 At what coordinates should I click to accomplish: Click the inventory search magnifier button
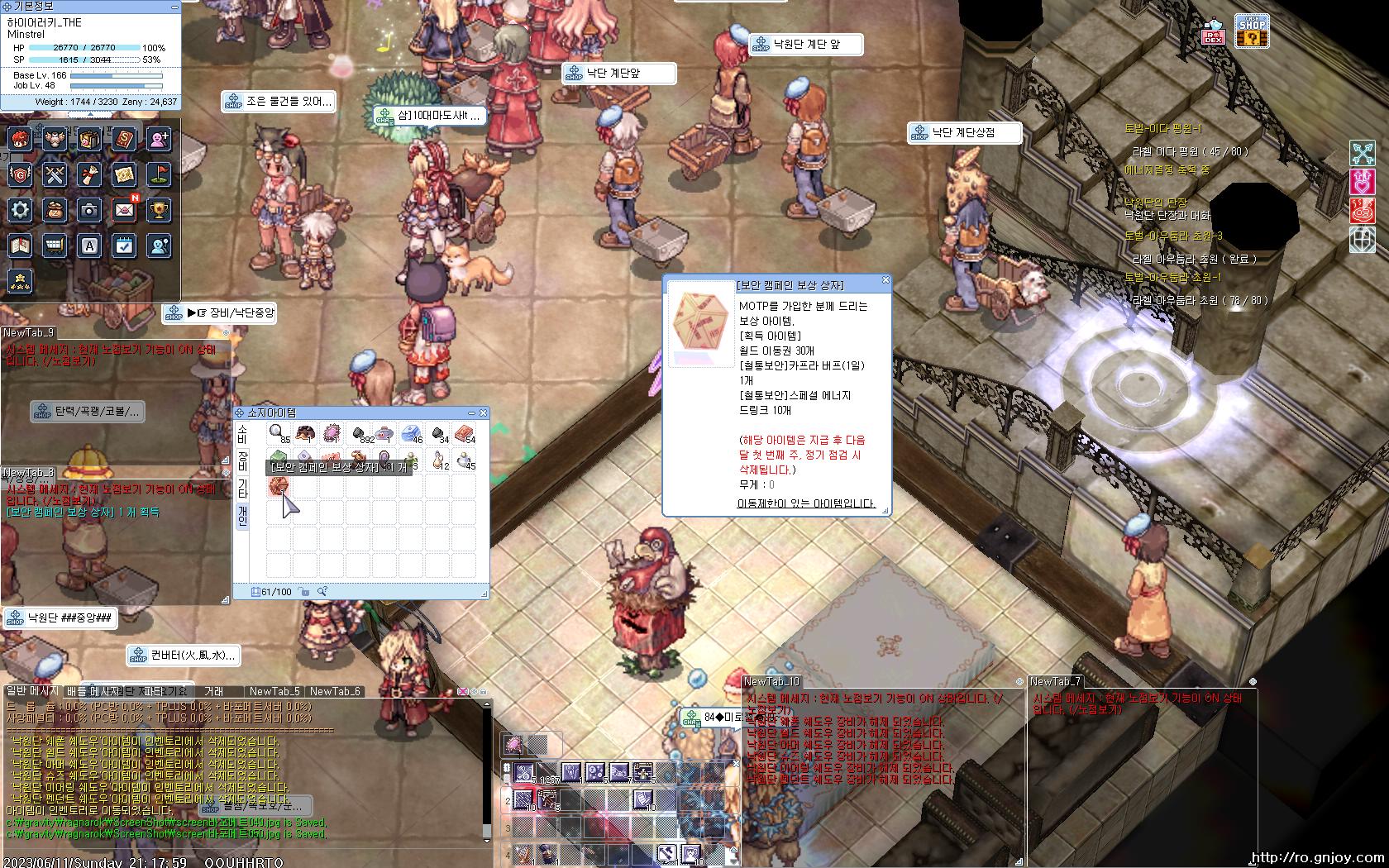[322, 591]
